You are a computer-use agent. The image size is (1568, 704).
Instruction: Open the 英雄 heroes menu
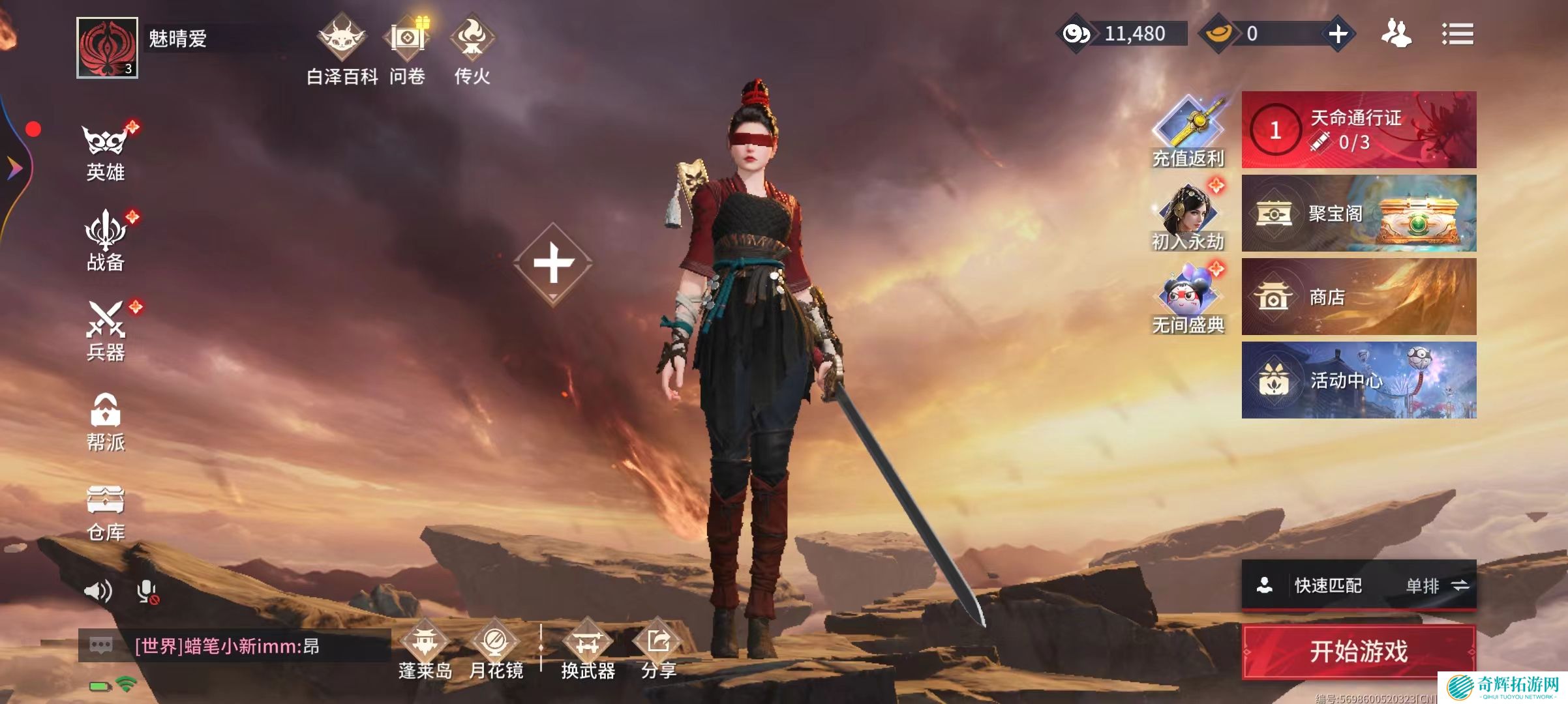coord(106,152)
